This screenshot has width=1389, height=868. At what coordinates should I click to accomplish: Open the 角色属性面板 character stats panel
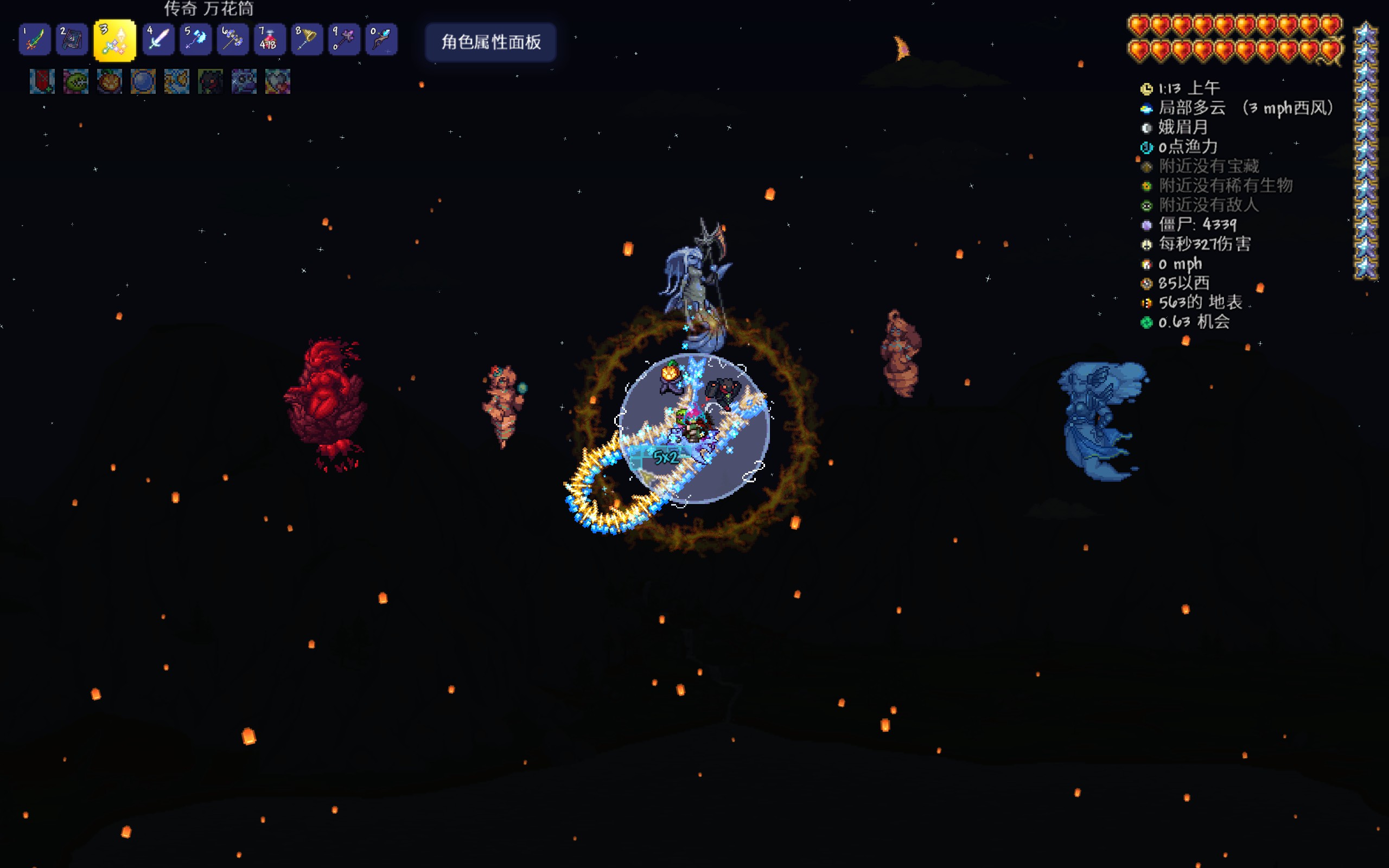[x=490, y=42]
